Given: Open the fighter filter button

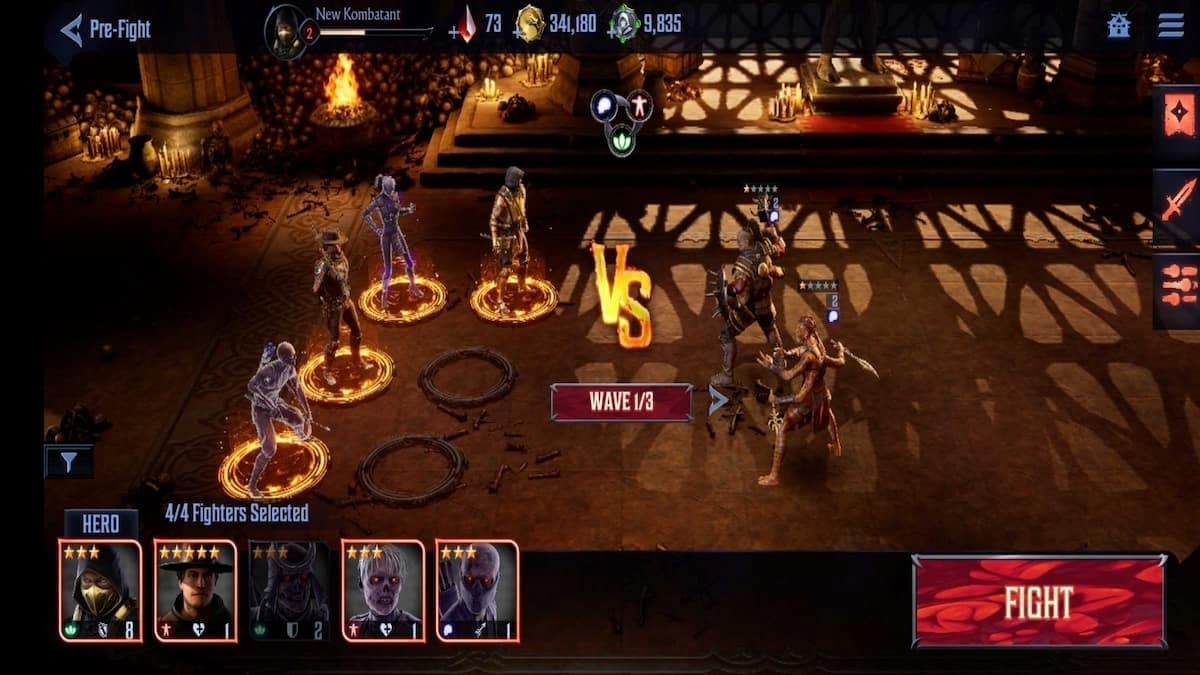Looking at the screenshot, I should (x=70, y=461).
